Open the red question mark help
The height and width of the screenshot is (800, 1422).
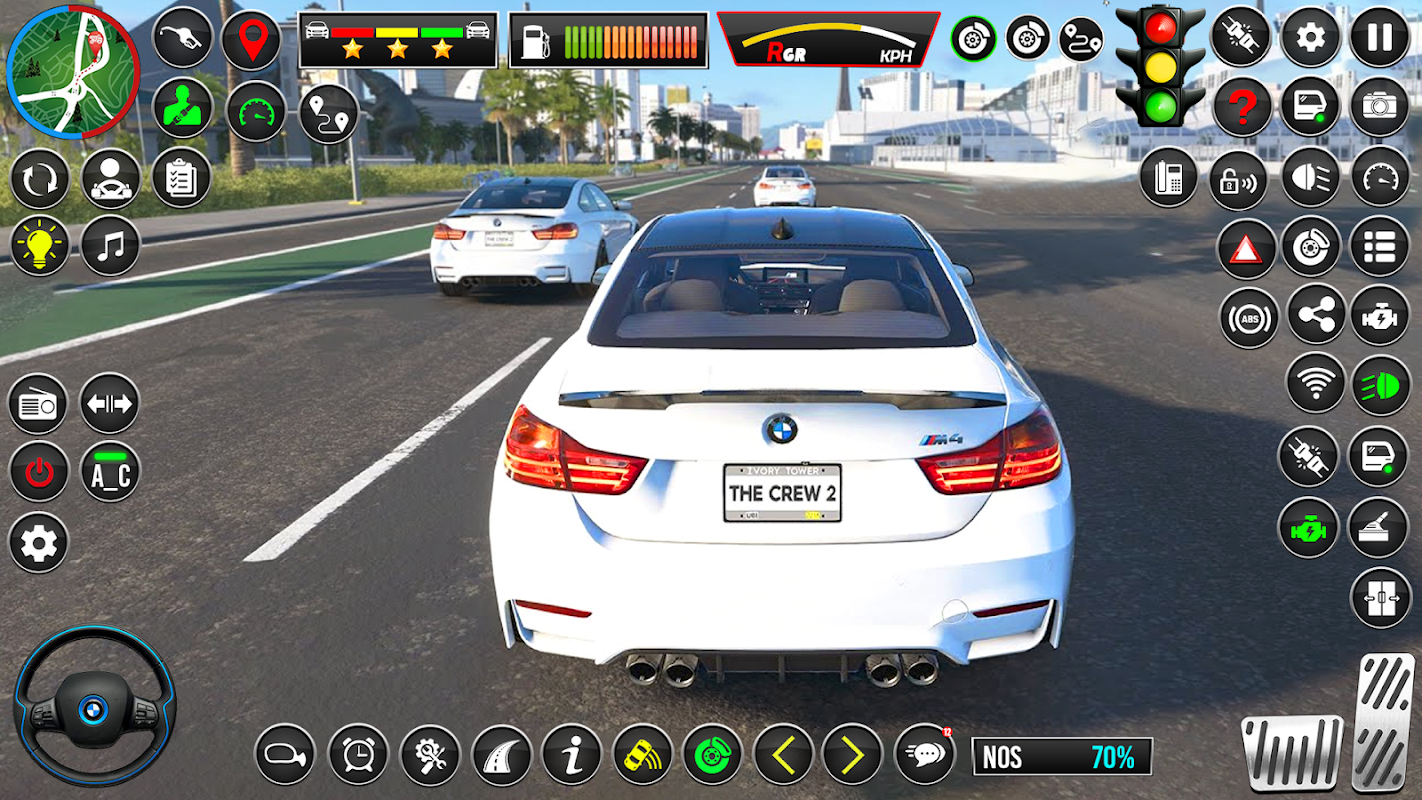(x=1241, y=107)
